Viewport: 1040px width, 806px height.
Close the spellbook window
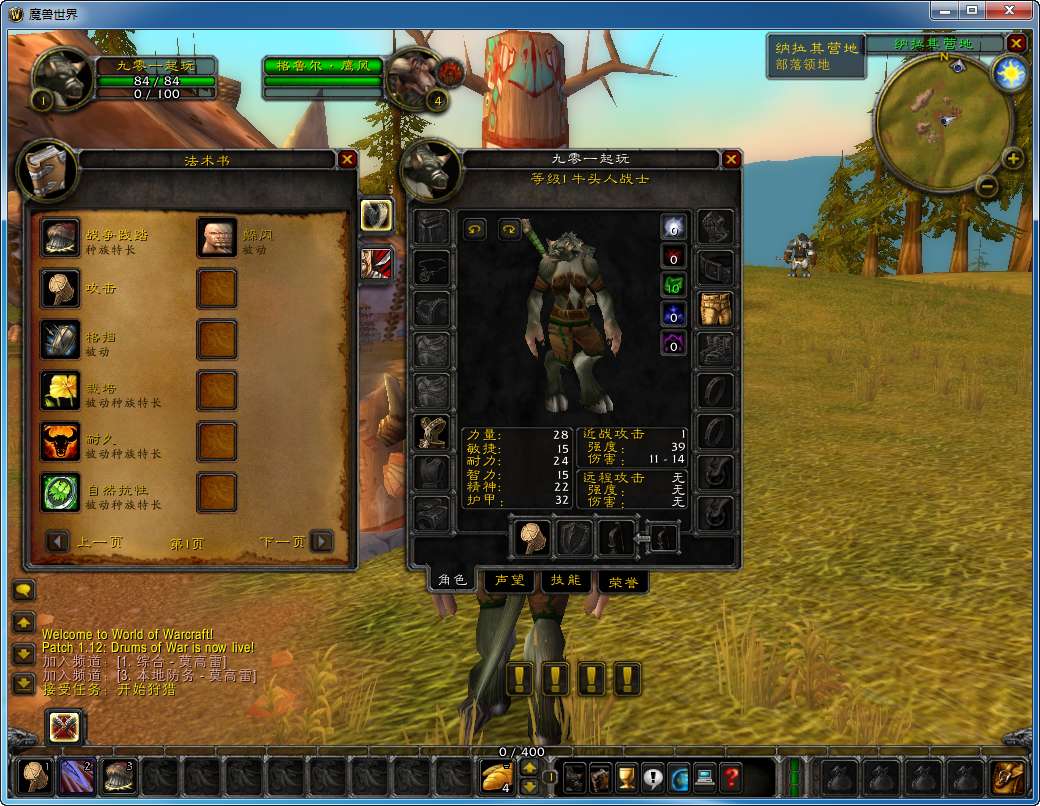347,159
